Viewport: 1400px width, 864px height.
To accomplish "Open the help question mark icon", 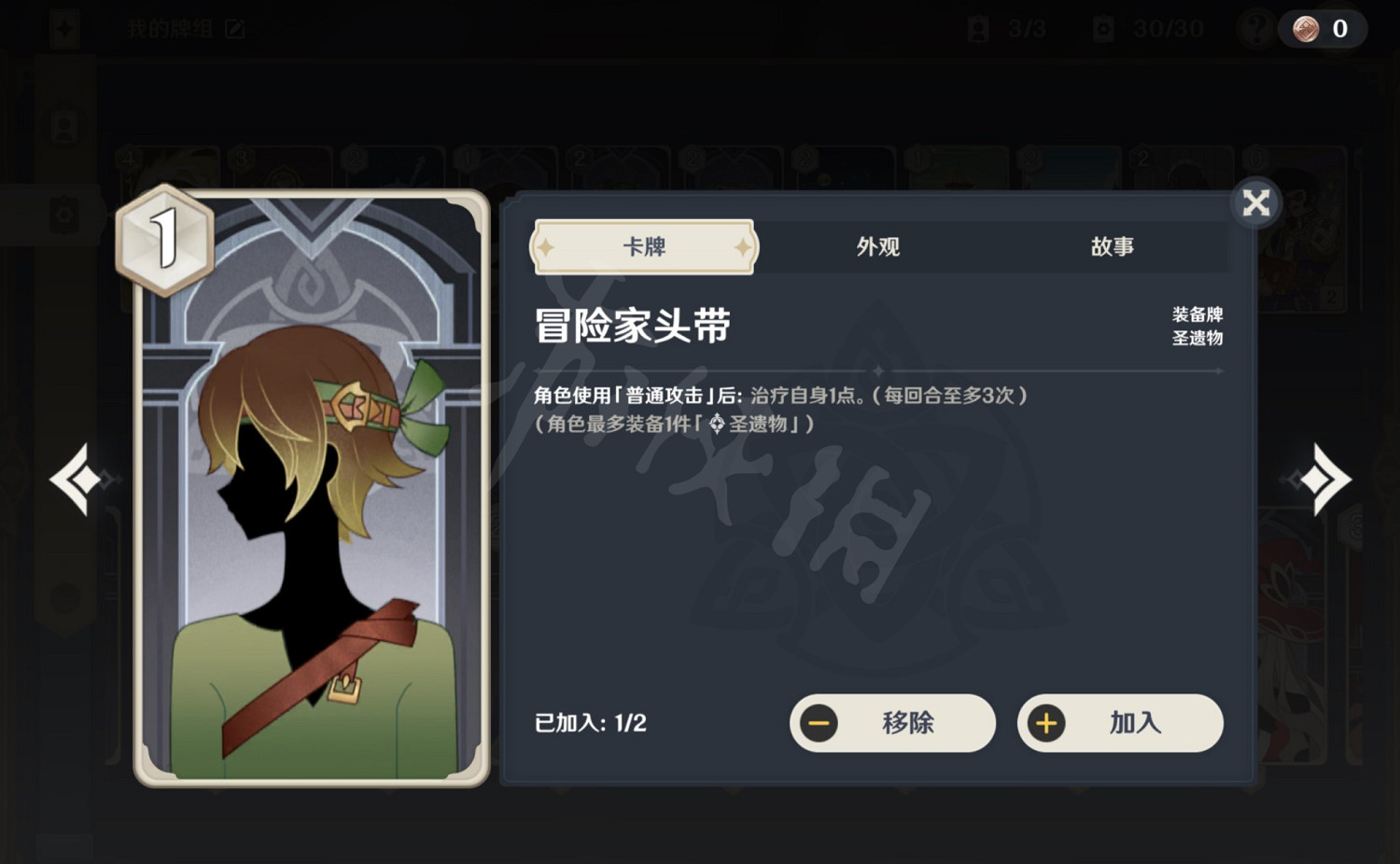I will point(1255,28).
